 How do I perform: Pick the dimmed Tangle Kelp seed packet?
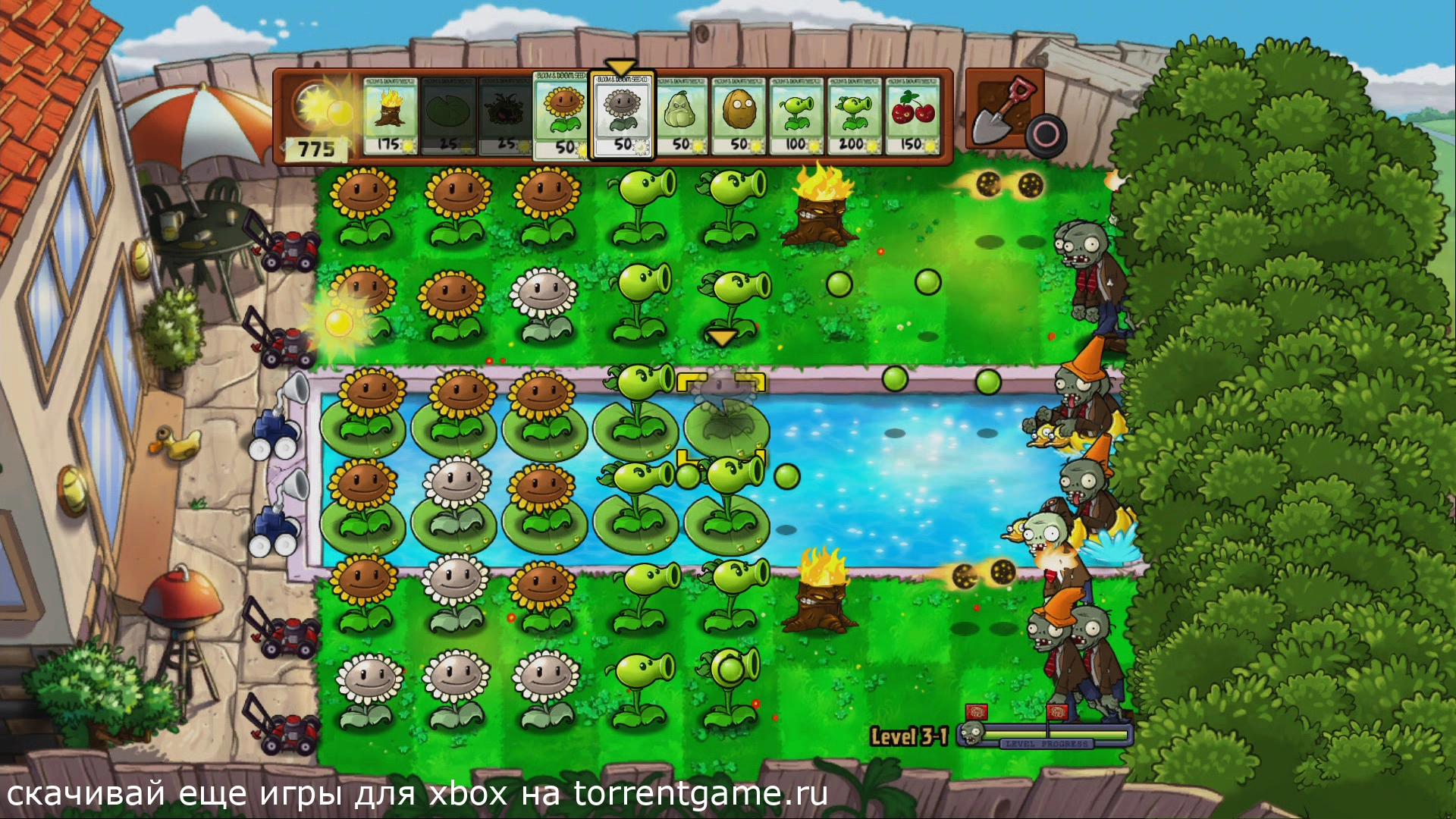tap(506, 116)
